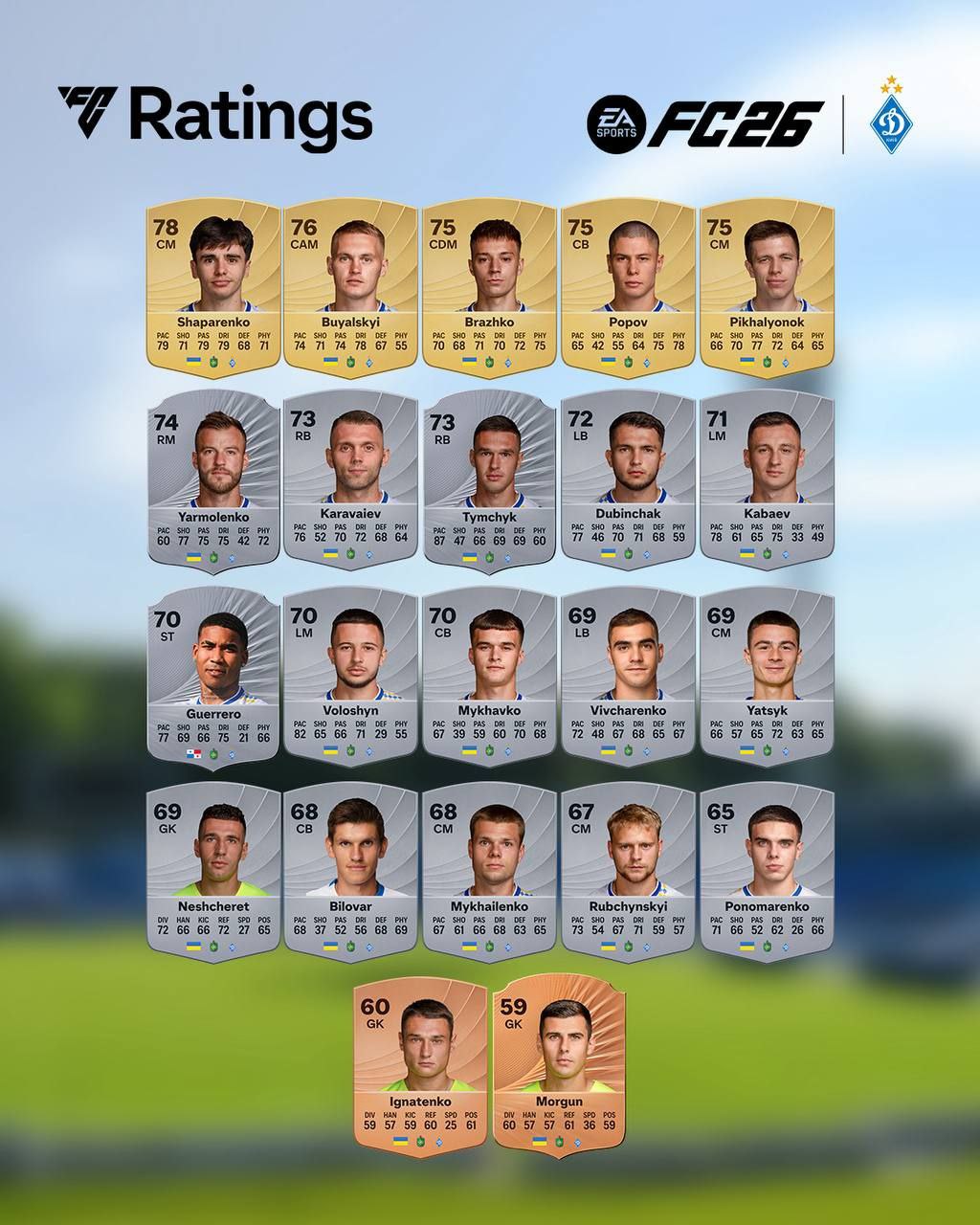Open the Brazhko CDM player card

click(489, 287)
